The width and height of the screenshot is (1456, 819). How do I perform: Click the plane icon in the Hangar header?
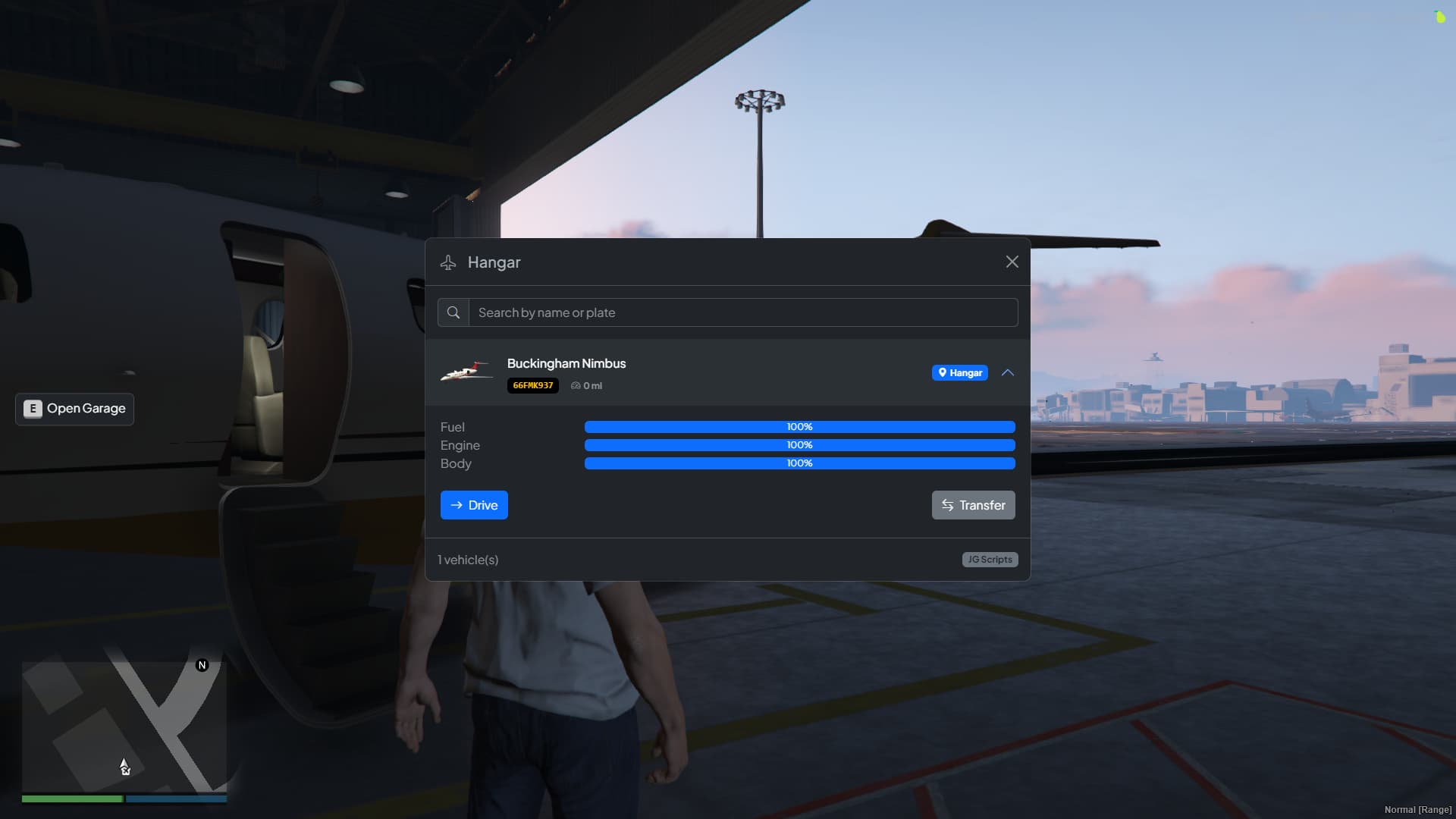[x=449, y=262]
